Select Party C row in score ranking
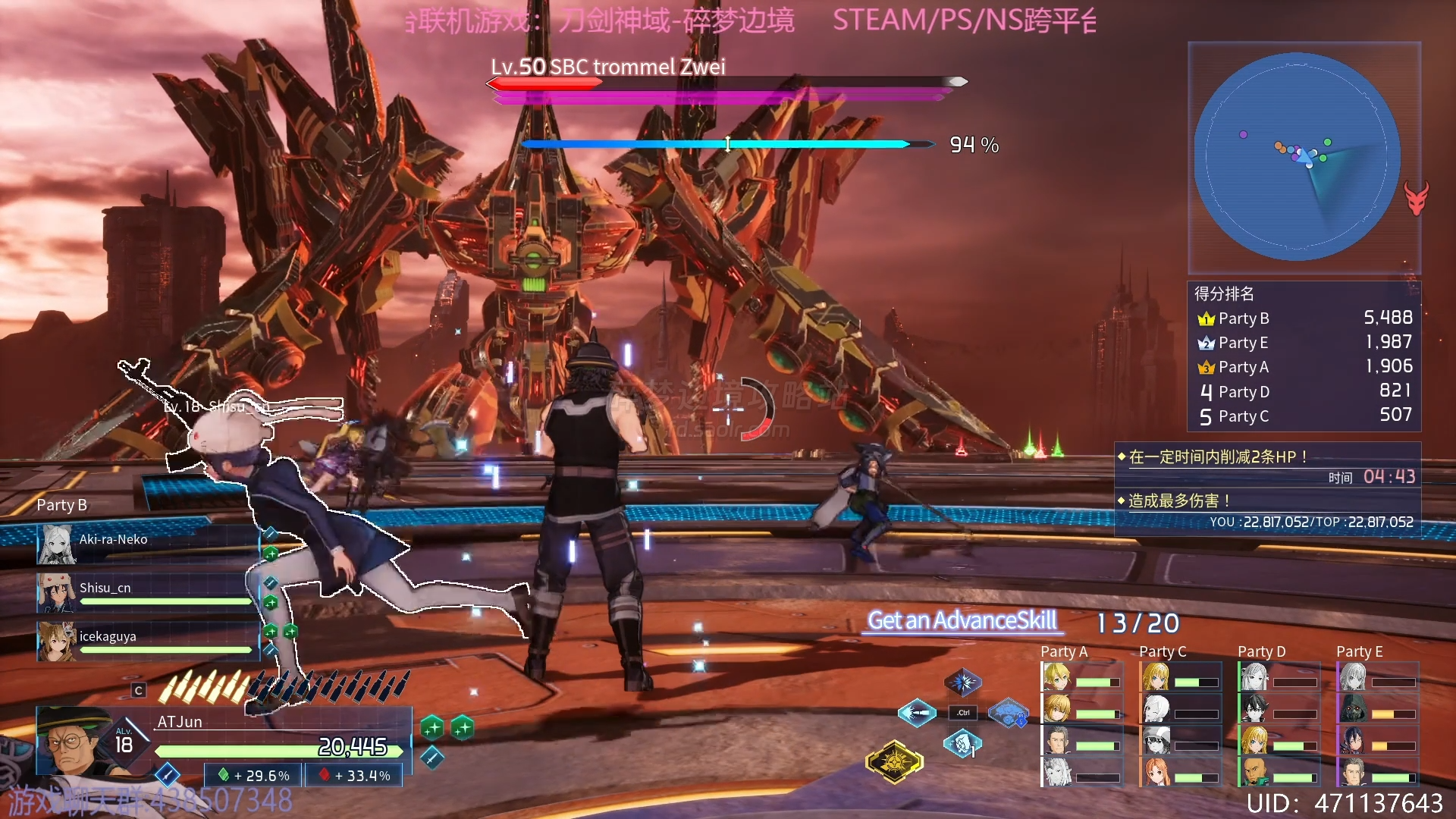Image resolution: width=1456 pixels, height=819 pixels. [1304, 416]
